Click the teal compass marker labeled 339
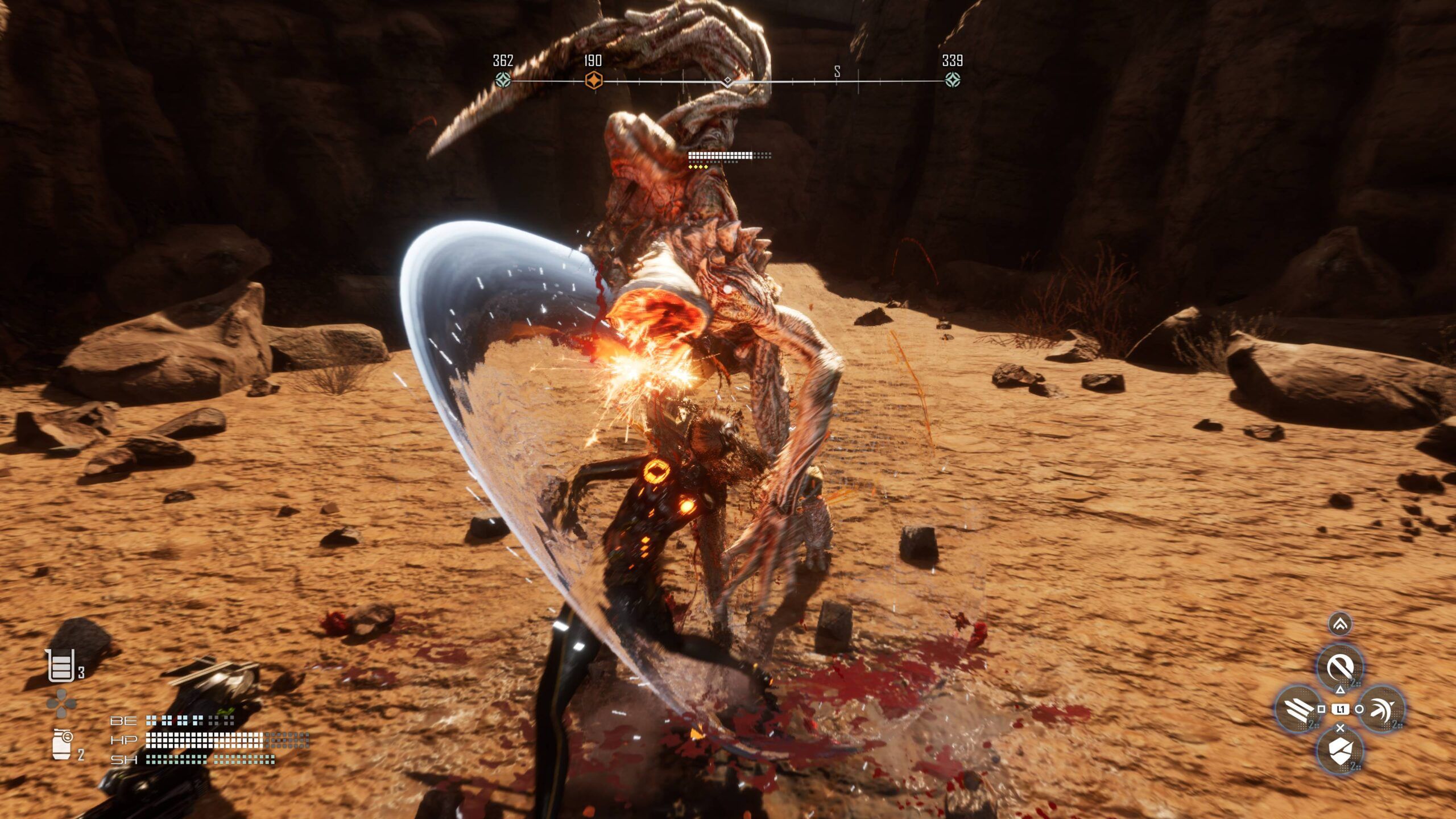 pyautogui.click(x=953, y=80)
